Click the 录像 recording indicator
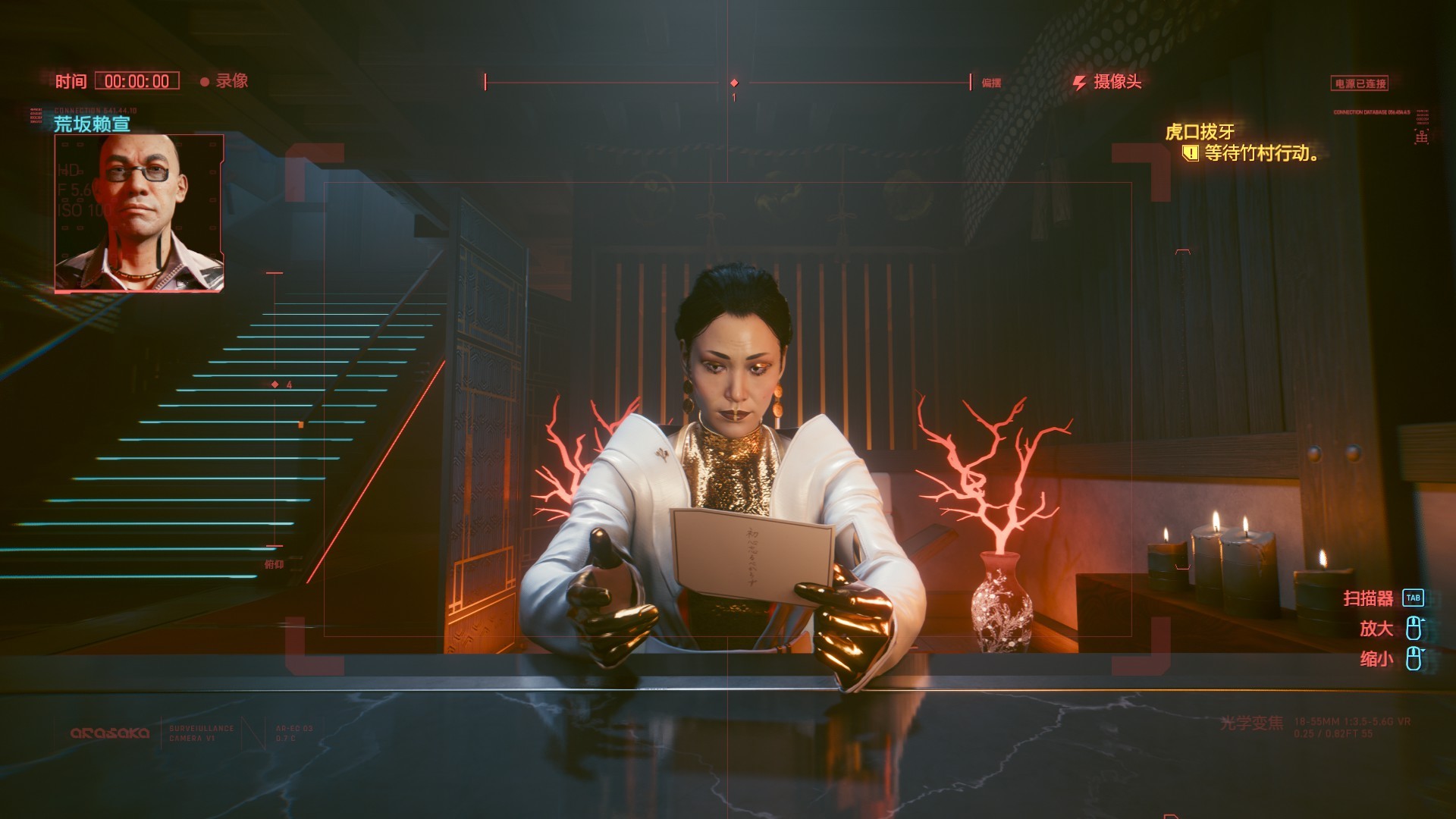This screenshot has height=819, width=1456. coord(224,81)
